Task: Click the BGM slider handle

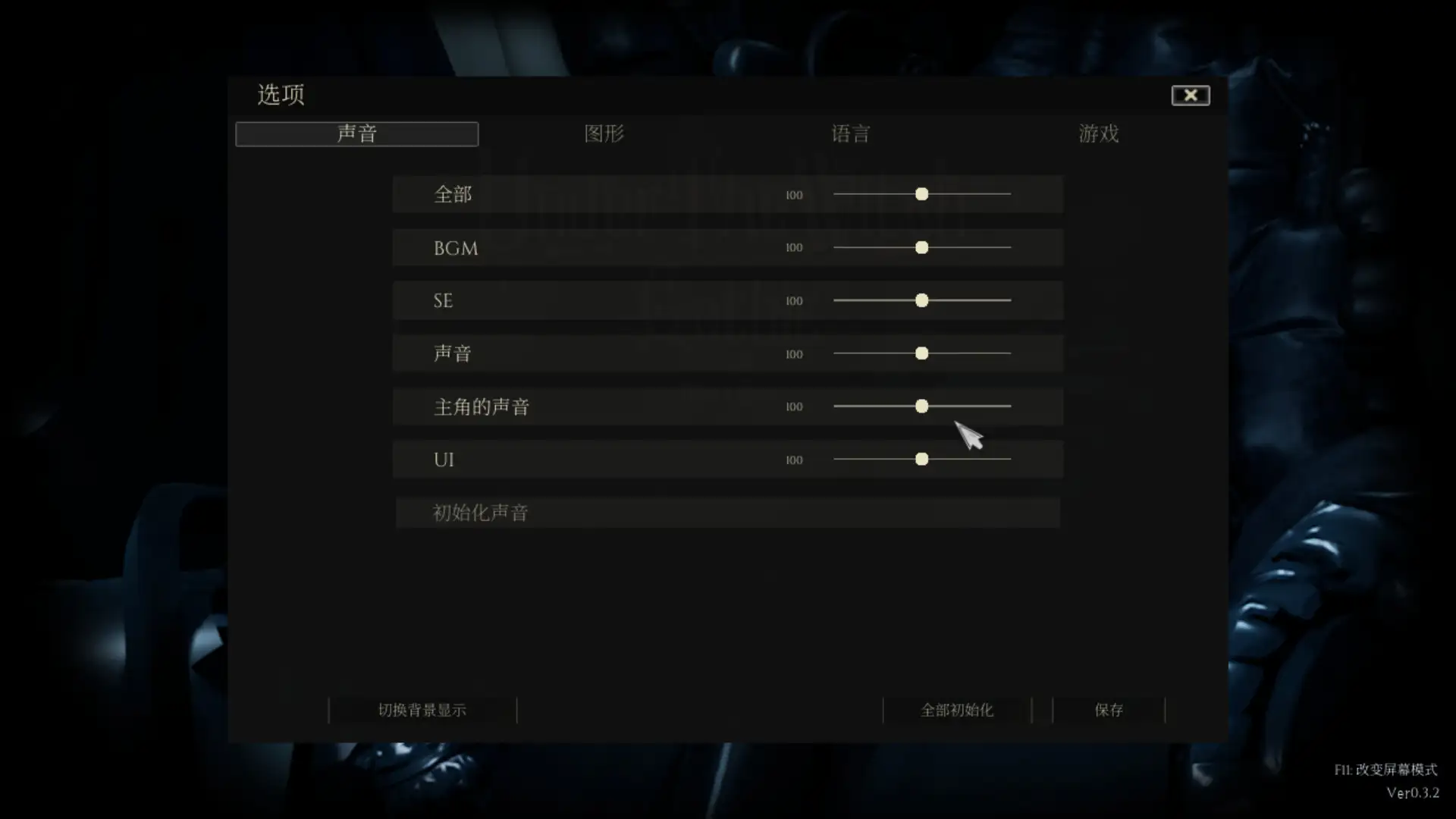Action: (x=922, y=247)
